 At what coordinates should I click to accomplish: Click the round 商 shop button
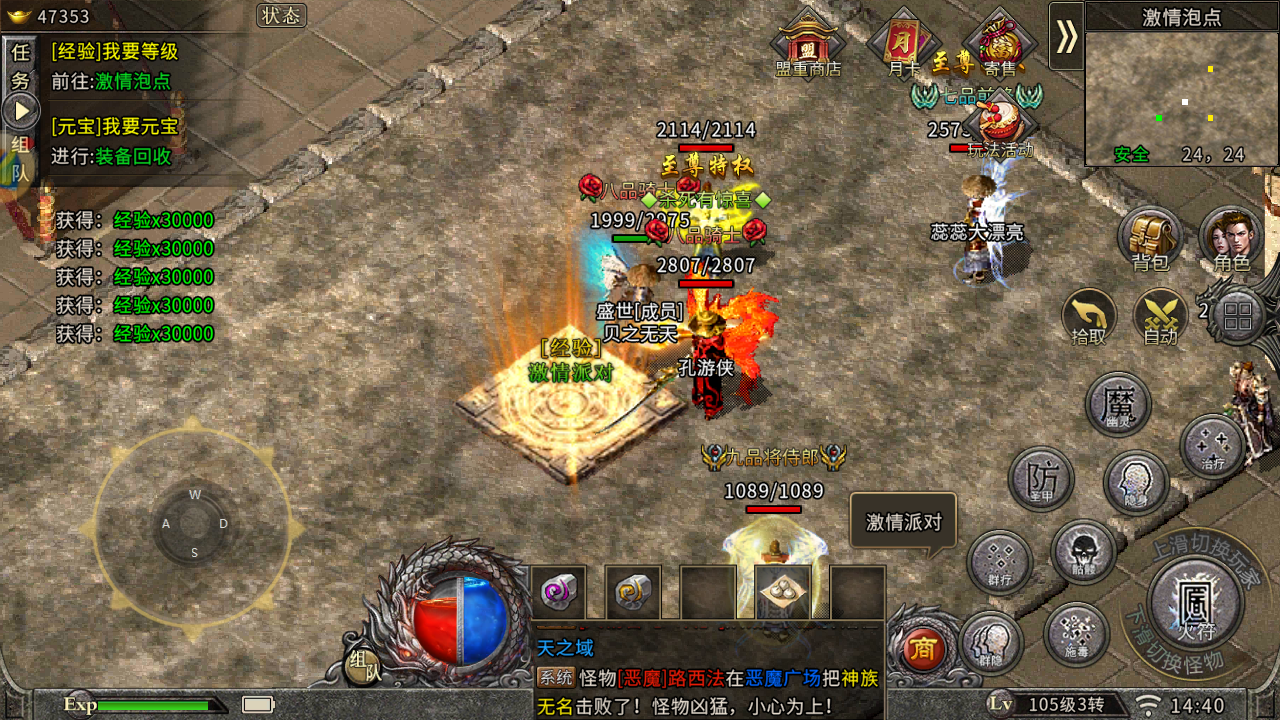[923, 650]
